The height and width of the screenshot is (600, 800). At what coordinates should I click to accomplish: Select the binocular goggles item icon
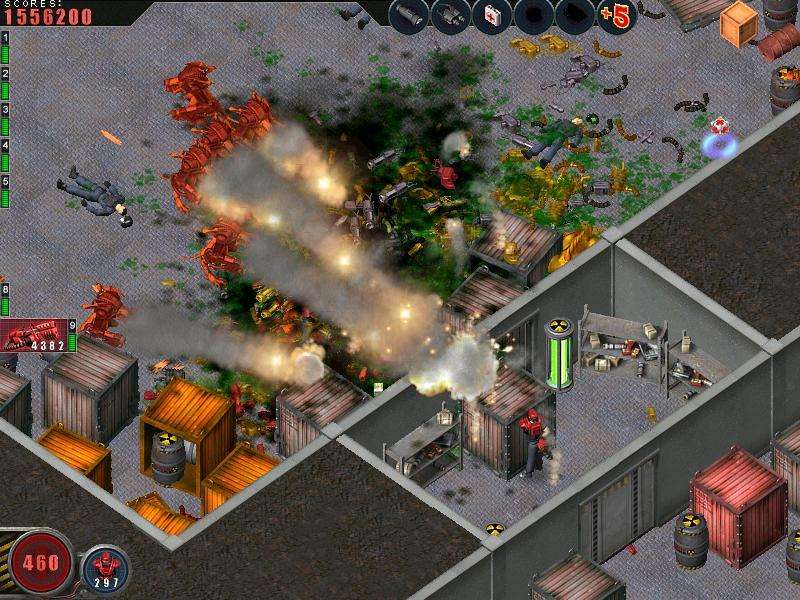(x=450, y=15)
